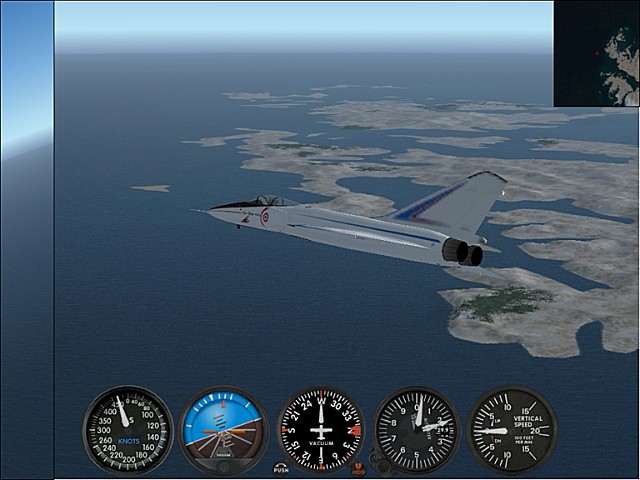Click the heading indicator compass gauge
Viewport: 640px width, 480px height.
pyautogui.click(x=320, y=429)
